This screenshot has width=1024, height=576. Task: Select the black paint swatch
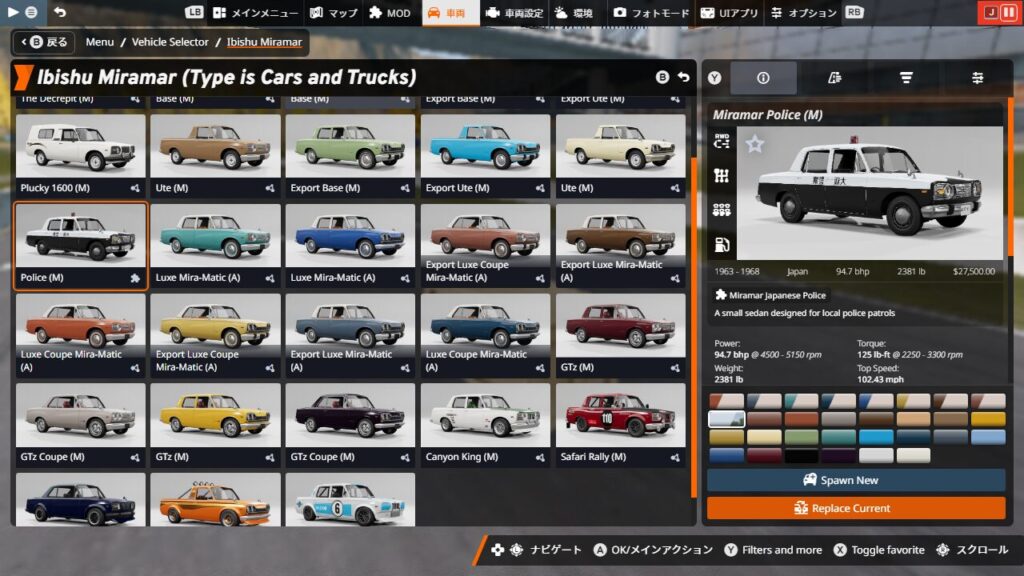(x=801, y=455)
